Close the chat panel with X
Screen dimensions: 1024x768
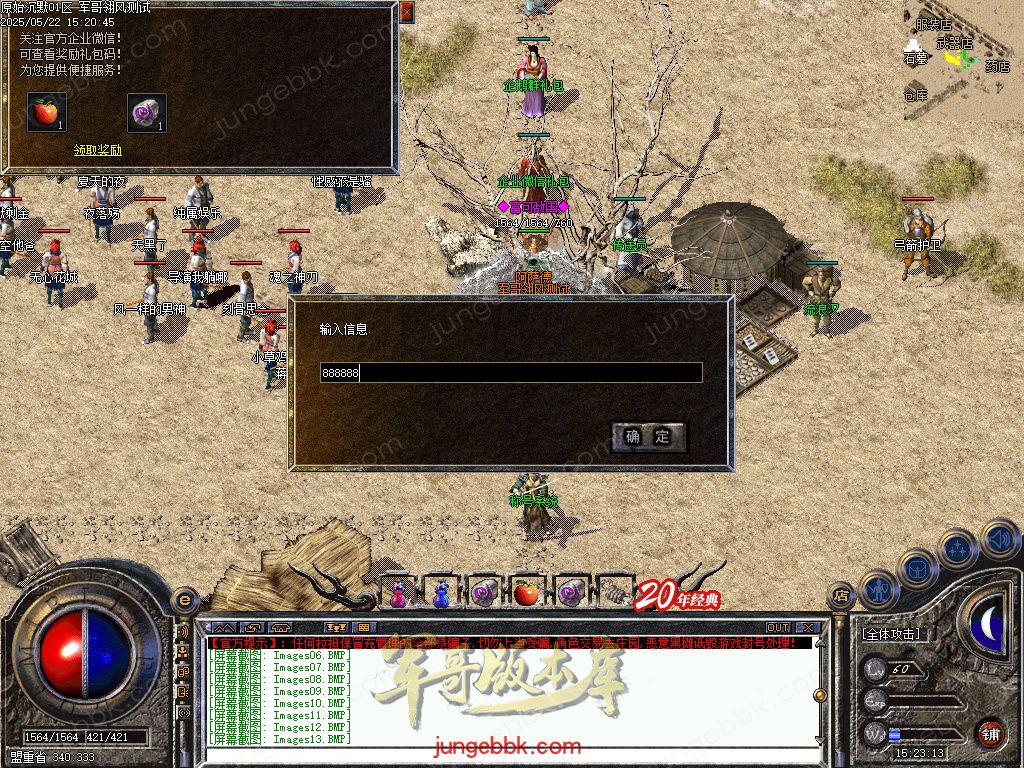pyautogui.click(x=809, y=628)
